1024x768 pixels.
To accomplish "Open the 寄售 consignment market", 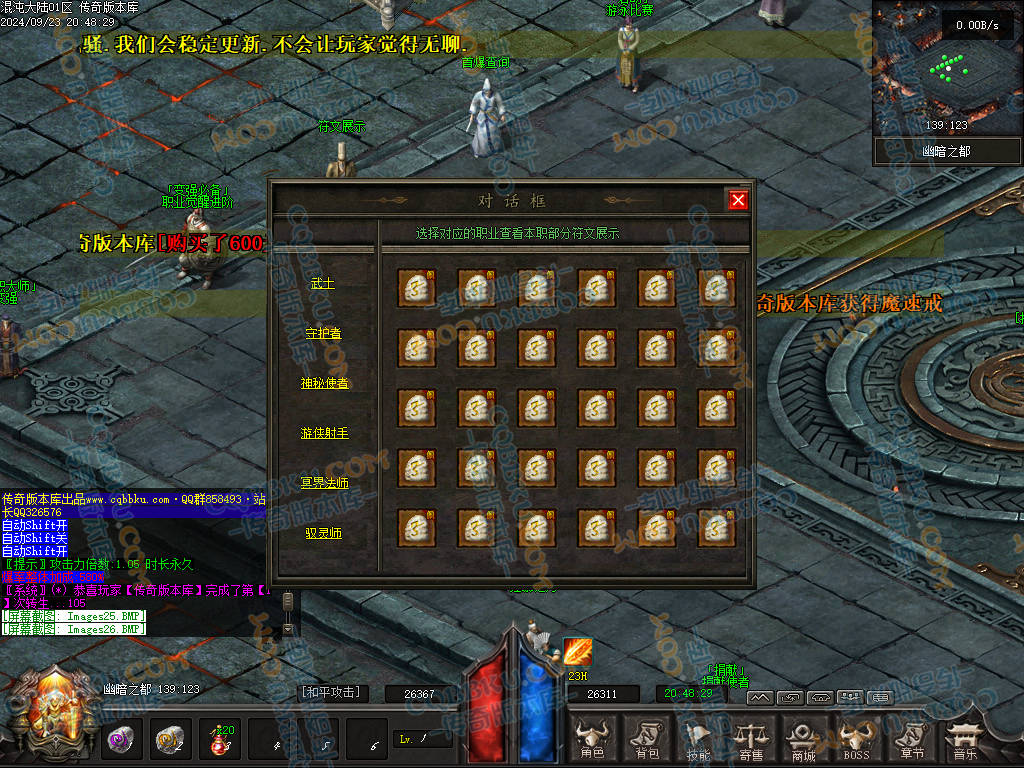I will [750, 740].
